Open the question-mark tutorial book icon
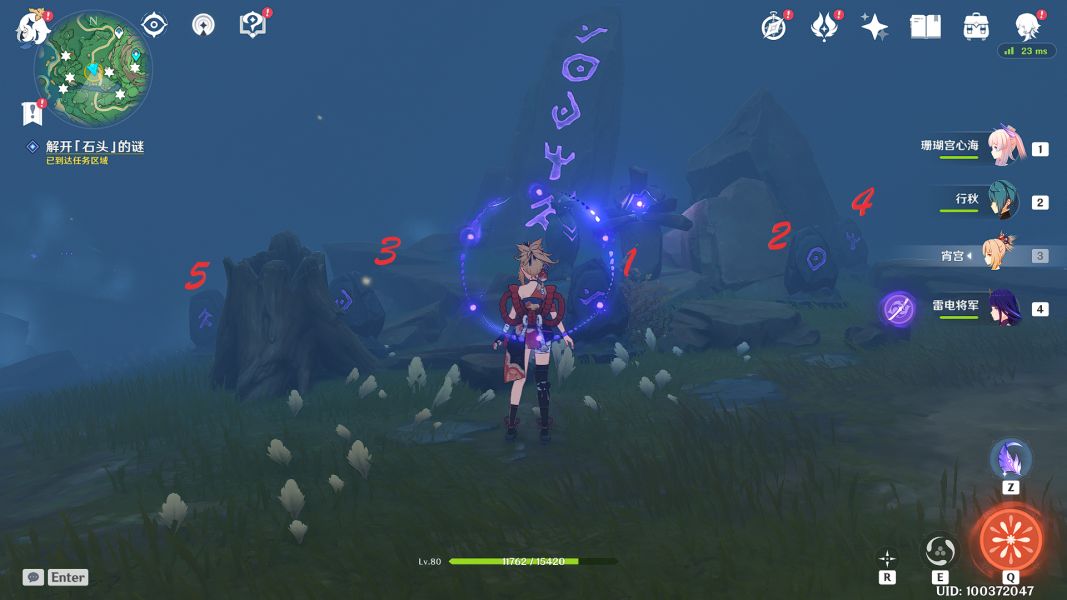Screen dimensions: 1067x600 pos(253,25)
